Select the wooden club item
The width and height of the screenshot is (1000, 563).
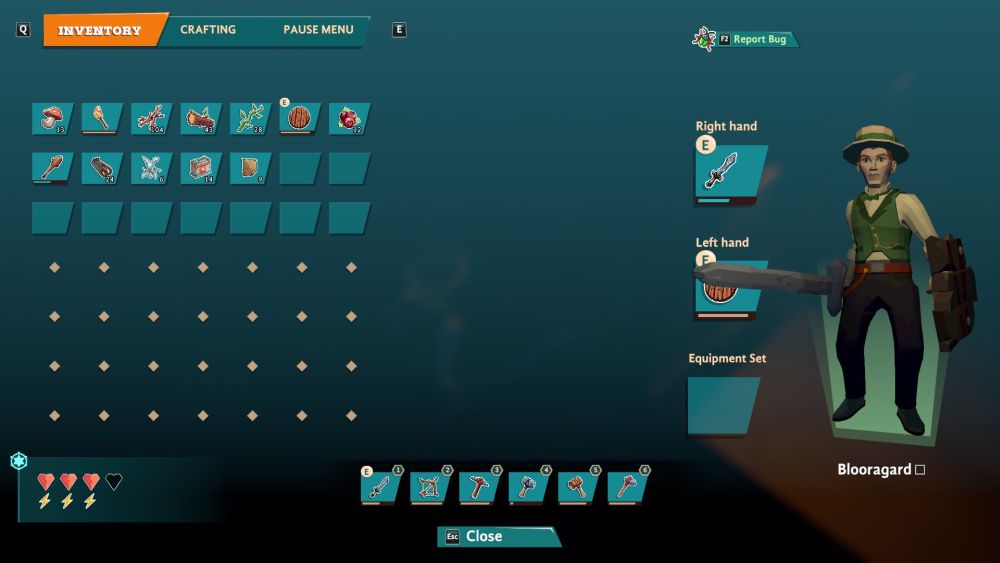[x=53, y=168]
